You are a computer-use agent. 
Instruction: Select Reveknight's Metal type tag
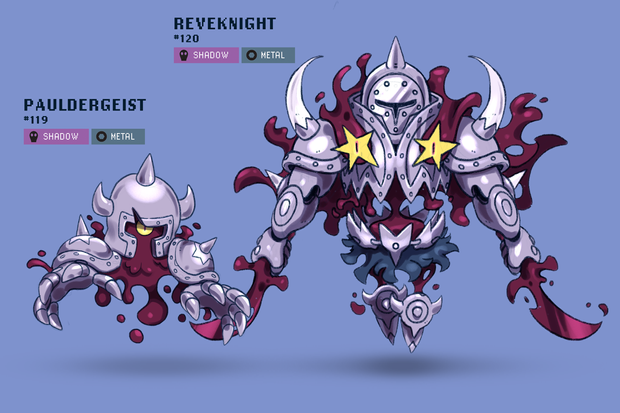pos(268,55)
